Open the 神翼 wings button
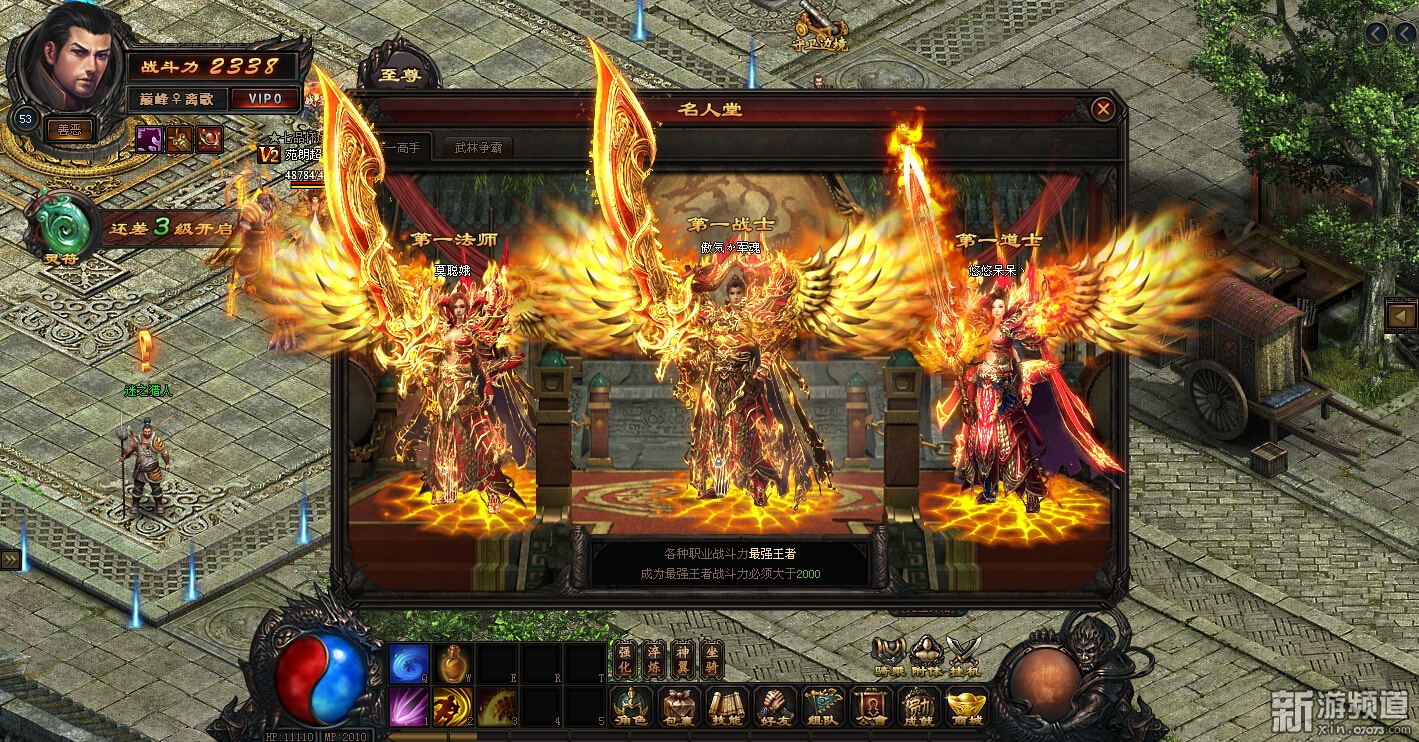1419x742 pixels. [682, 658]
